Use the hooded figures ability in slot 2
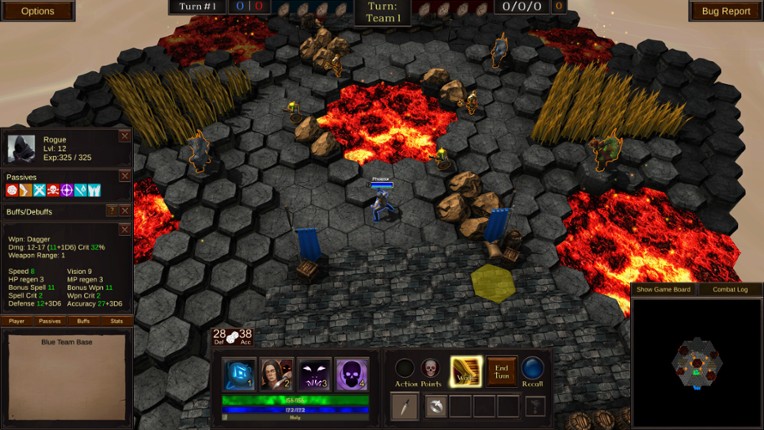This screenshot has width=764, height=430. (276, 374)
